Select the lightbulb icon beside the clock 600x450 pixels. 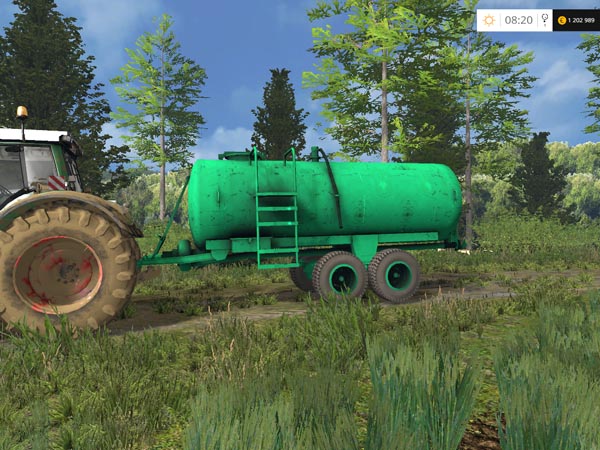(x=545, y=20)
